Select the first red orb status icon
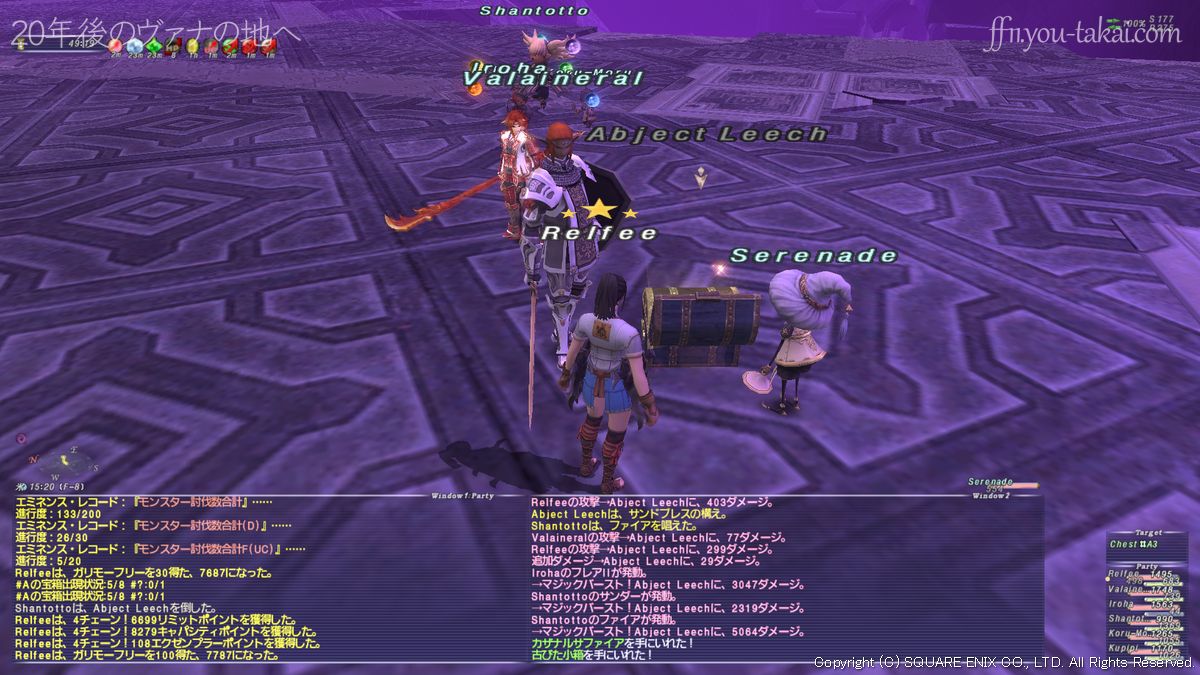The image size is (1200, 675). pos(116,45)
